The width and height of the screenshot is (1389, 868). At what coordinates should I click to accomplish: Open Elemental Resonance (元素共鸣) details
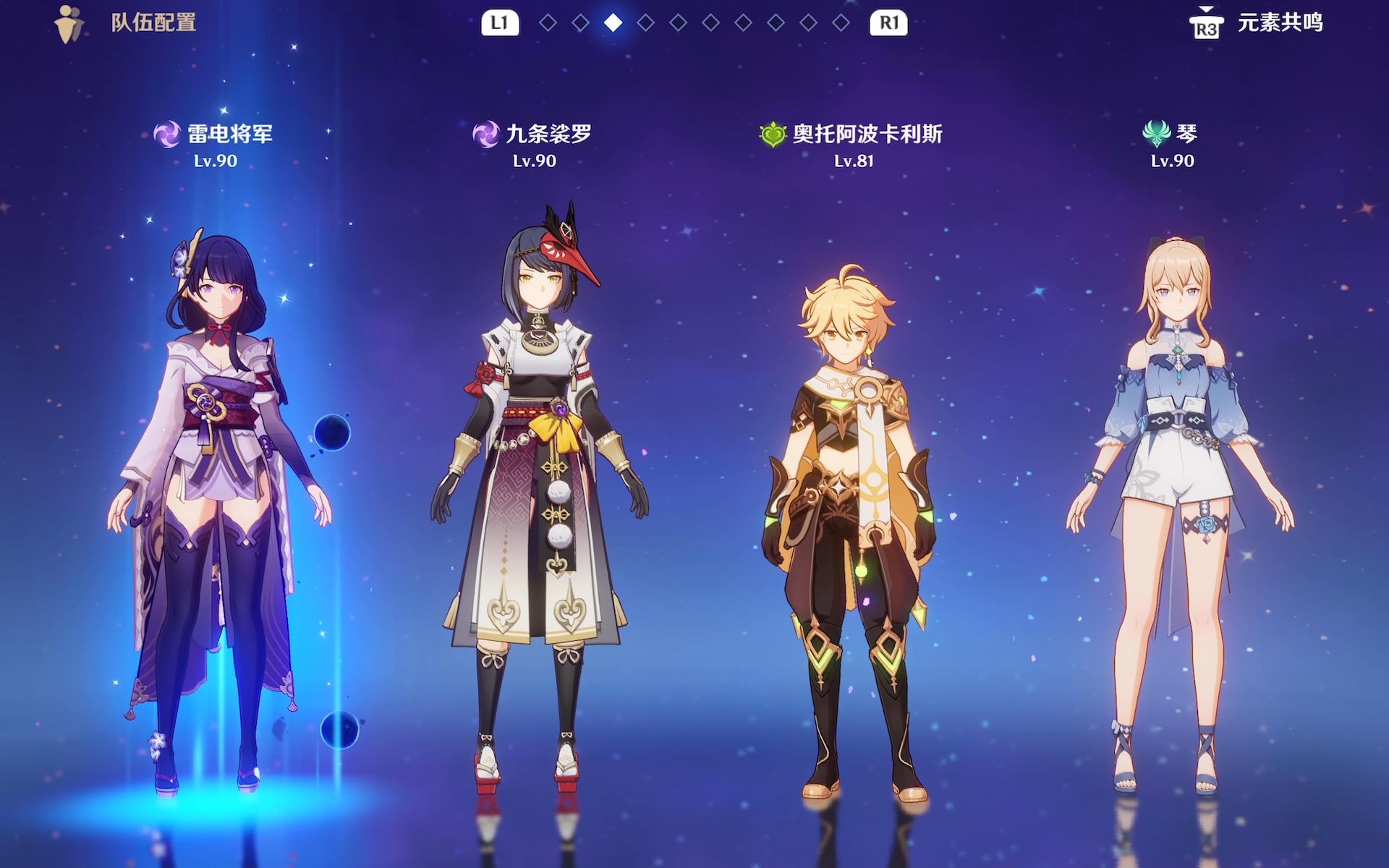pyautogui.click(x=1257, y=23)
